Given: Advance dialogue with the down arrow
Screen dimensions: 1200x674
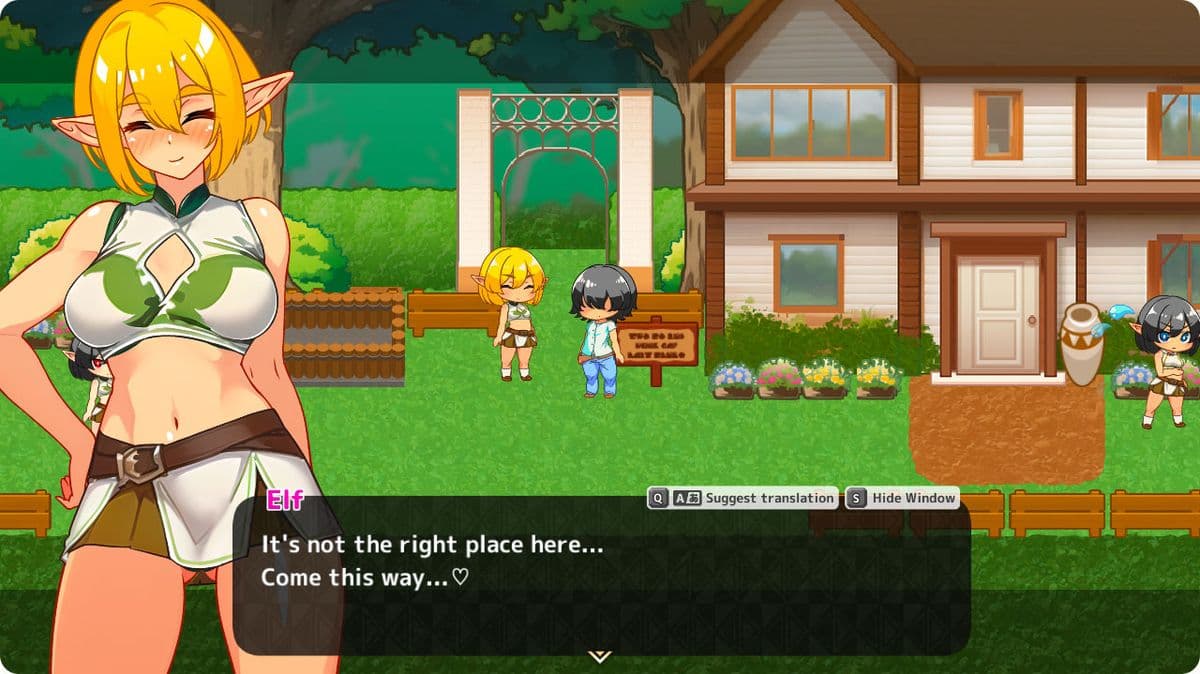Looking at the screenshot, I should tap(599, 656).
